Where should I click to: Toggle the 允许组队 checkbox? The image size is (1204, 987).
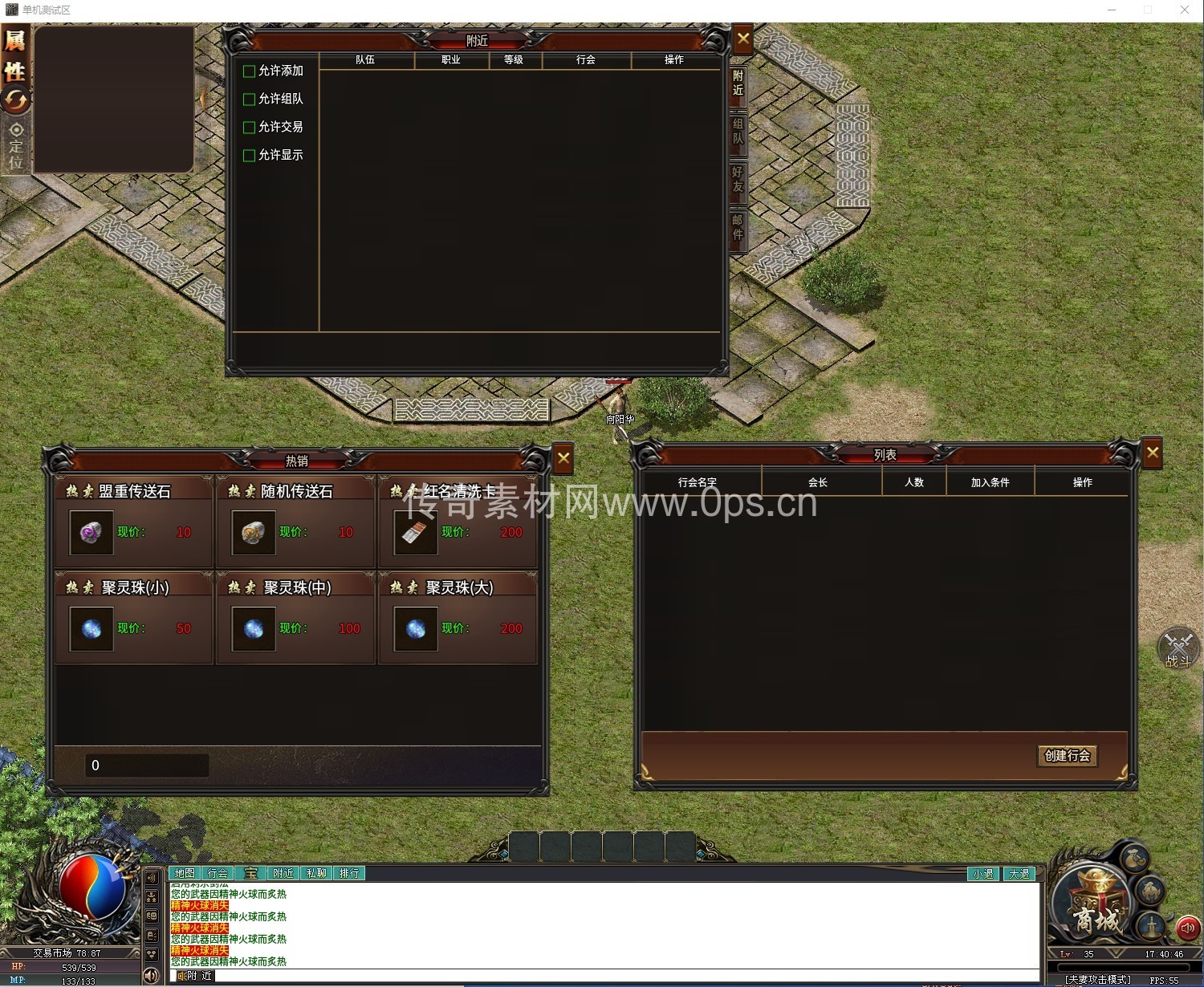point(250,100)
